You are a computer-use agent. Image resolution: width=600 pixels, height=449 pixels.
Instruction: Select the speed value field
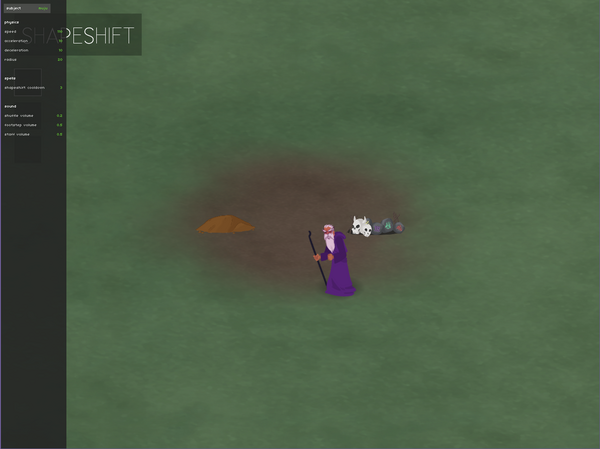(60, 31)
